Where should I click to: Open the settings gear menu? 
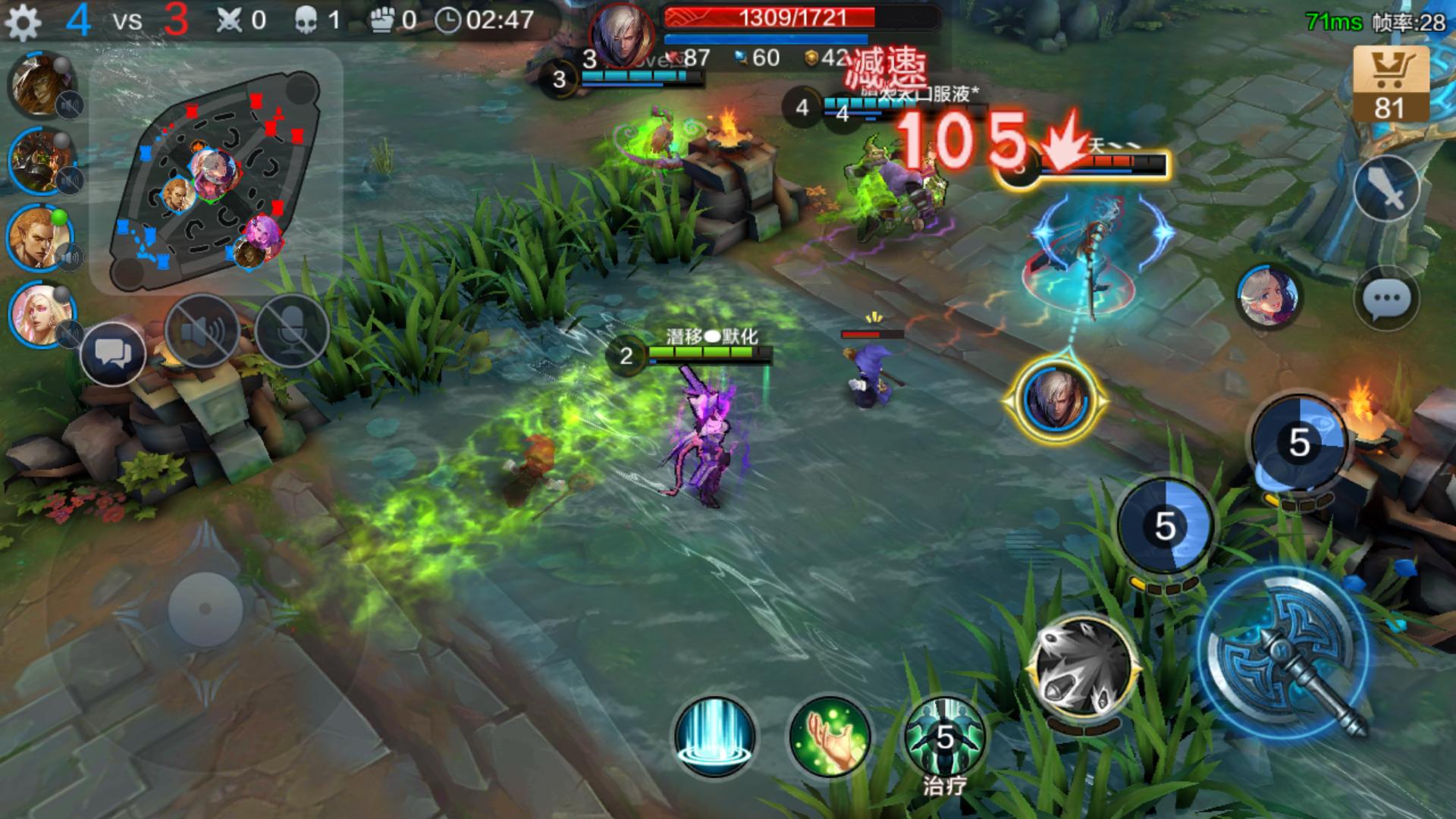[x=23, y=23]
